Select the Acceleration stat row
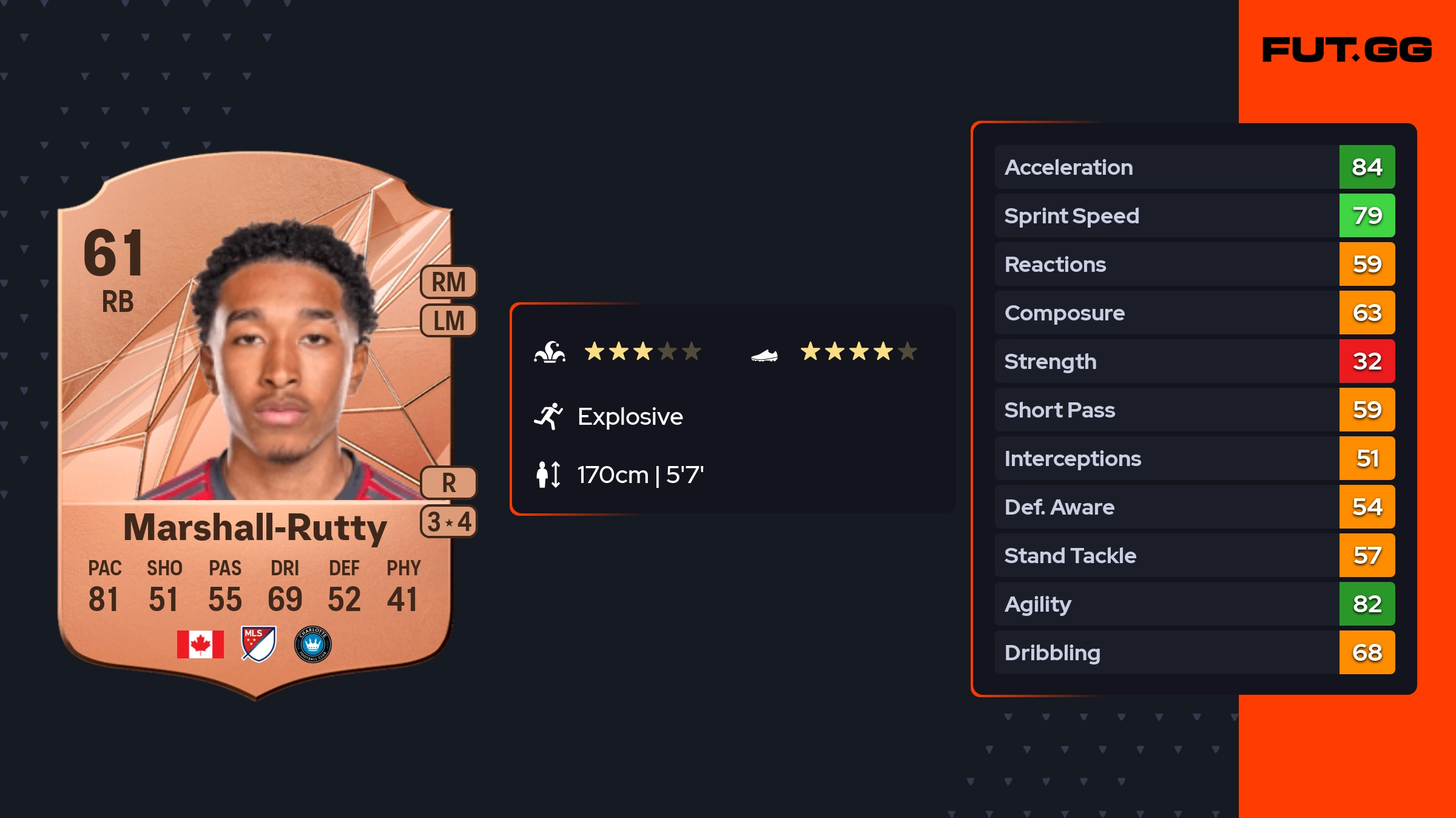Screen dimensions: 1456x818 coord(1194,167)
